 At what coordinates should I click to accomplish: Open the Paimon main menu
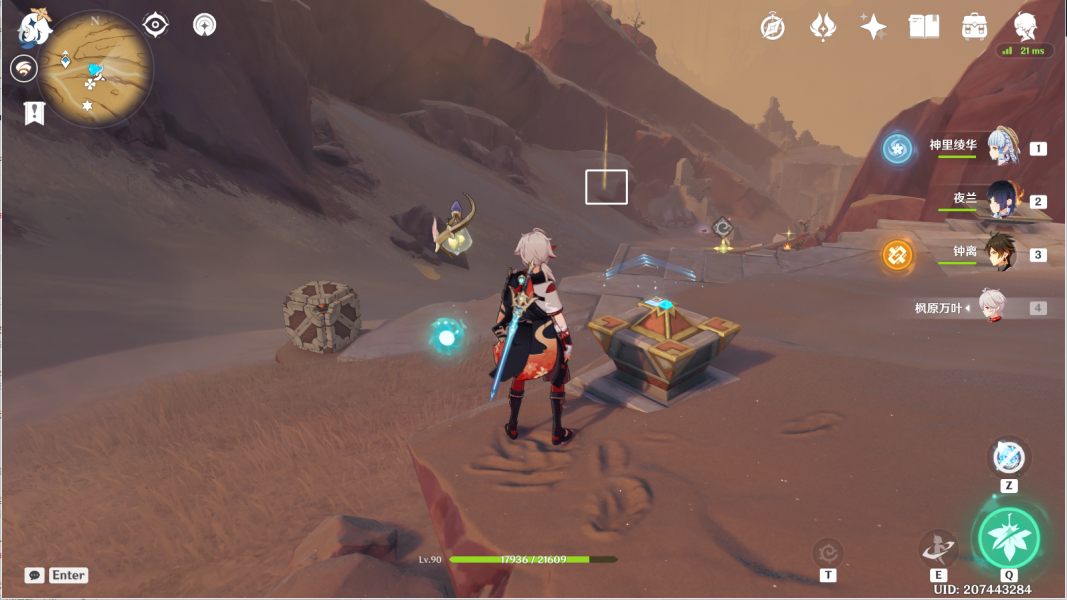click(34, 27)
